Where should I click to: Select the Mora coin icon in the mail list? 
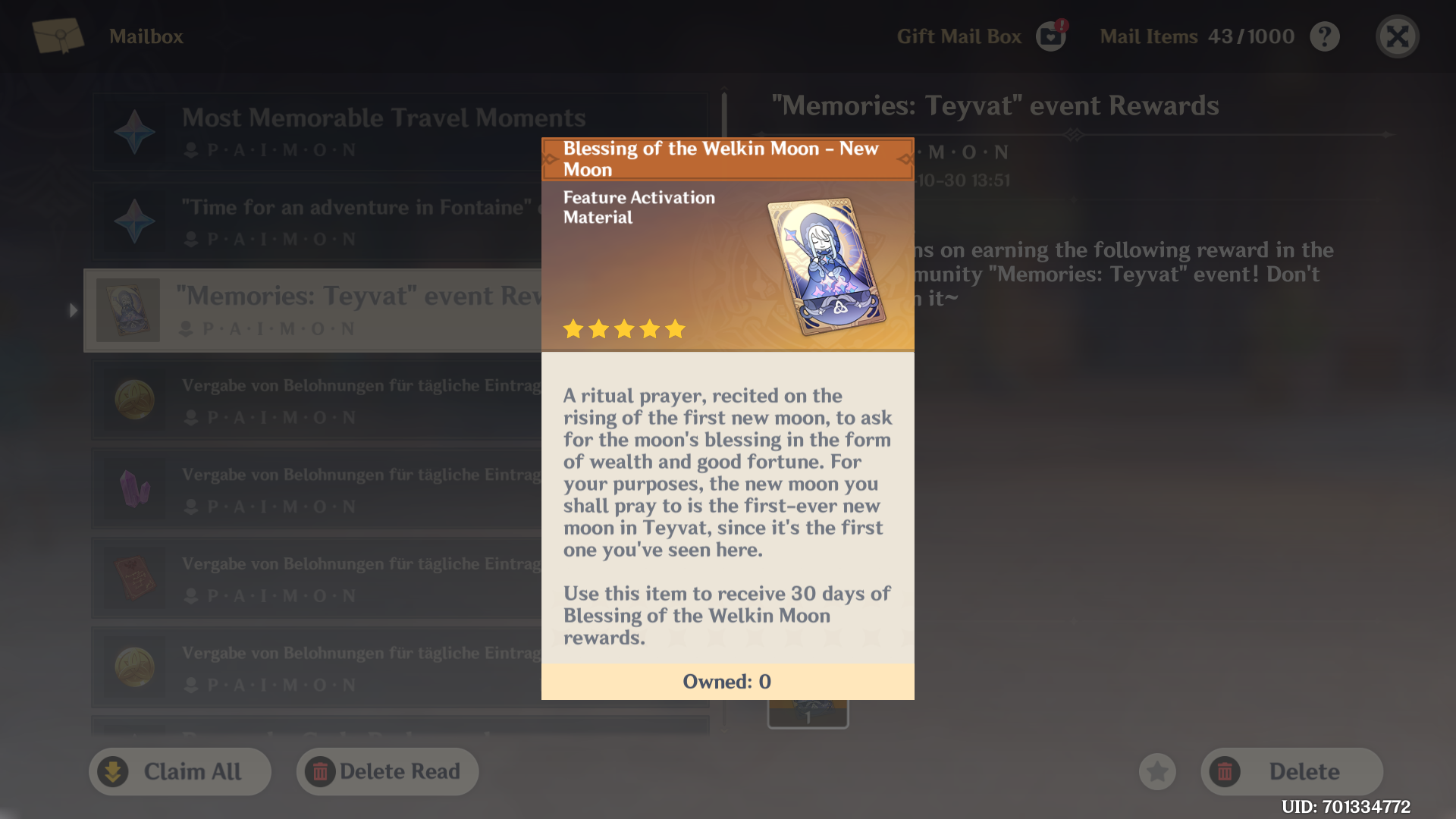pos(134,400)
